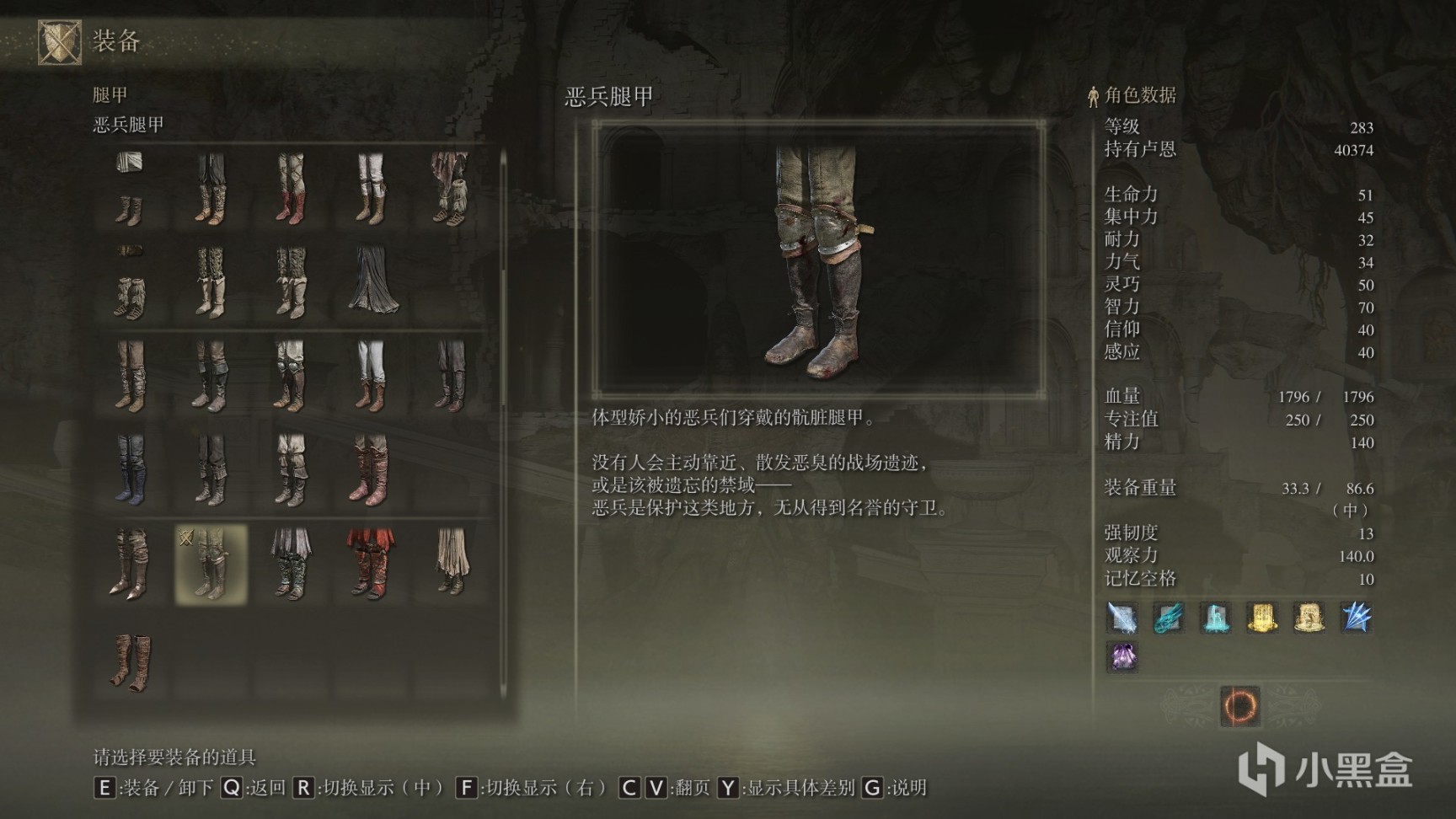Click the character figure icon beside 角色数据

[1093, 95]
